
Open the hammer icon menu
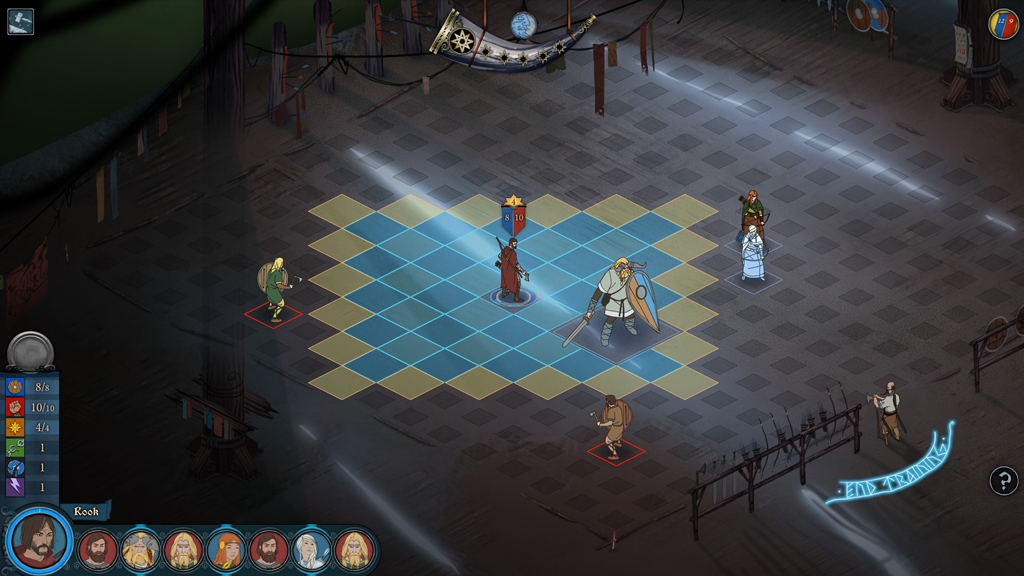20,21
